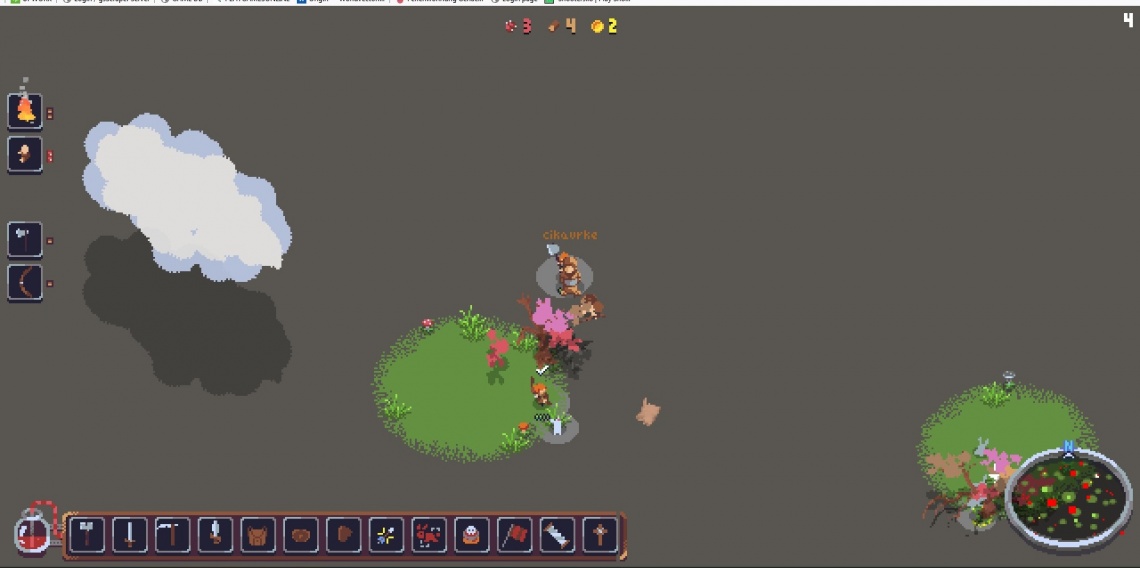The image size is (1140, 568).
Task: Choose the wooden bow icon
Action: [x=25, y=283]
